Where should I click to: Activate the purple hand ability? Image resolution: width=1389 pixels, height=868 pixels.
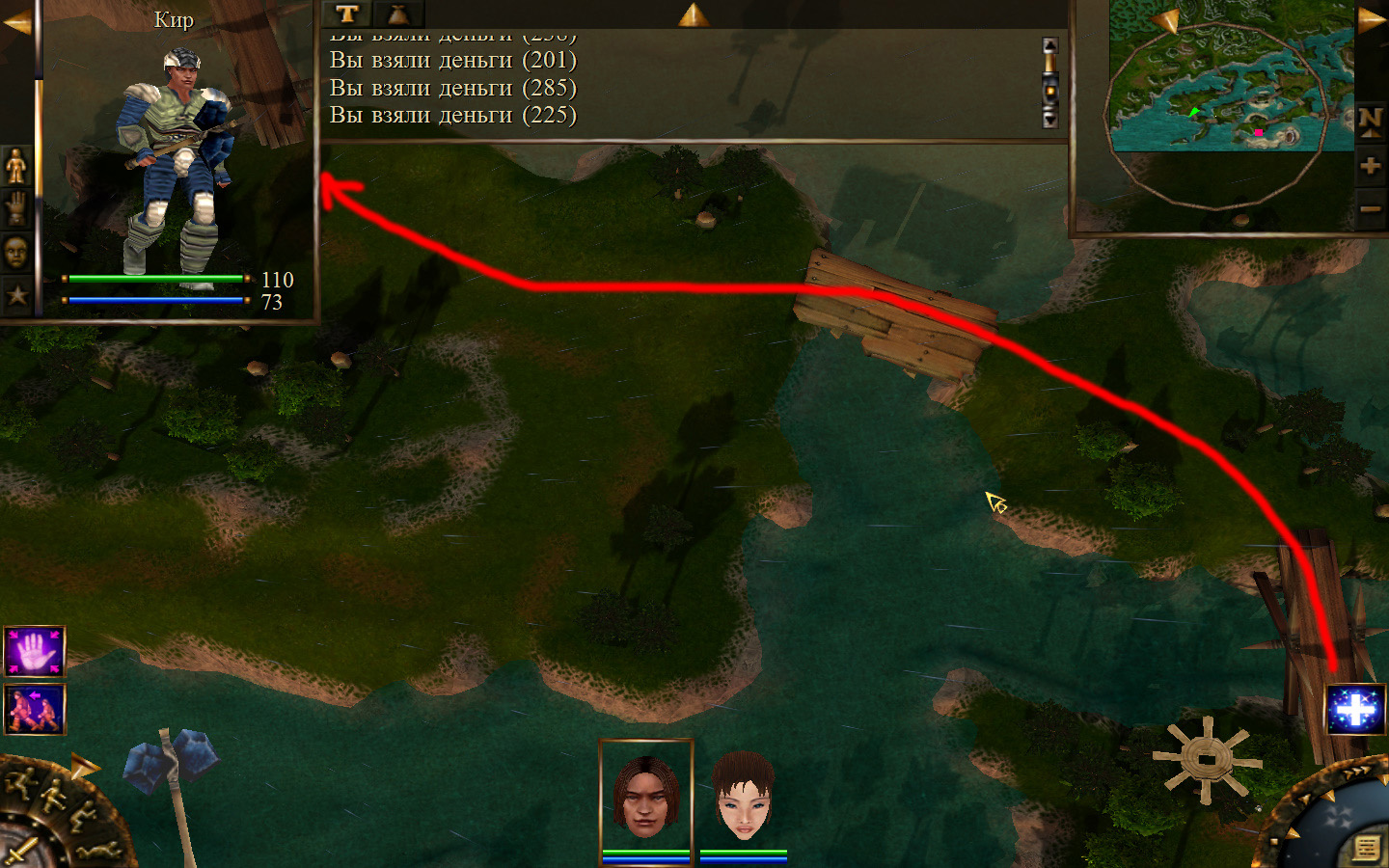click(x=35, y=652)
